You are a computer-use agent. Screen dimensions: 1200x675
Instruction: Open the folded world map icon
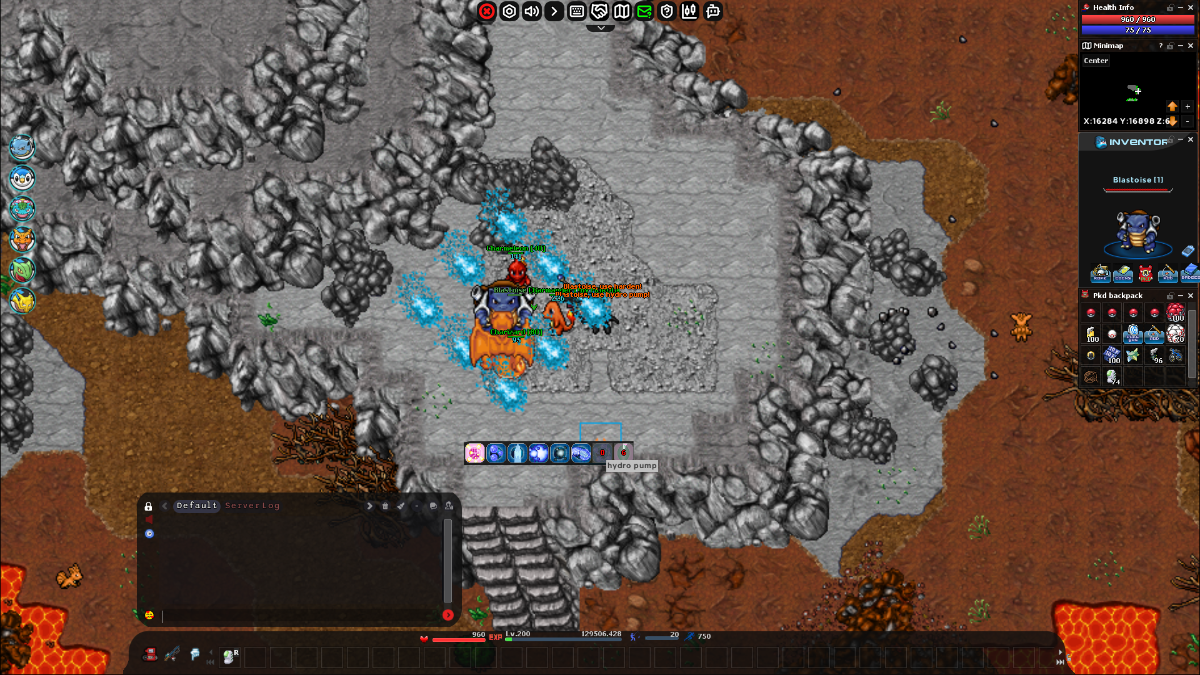click(622, 11)
